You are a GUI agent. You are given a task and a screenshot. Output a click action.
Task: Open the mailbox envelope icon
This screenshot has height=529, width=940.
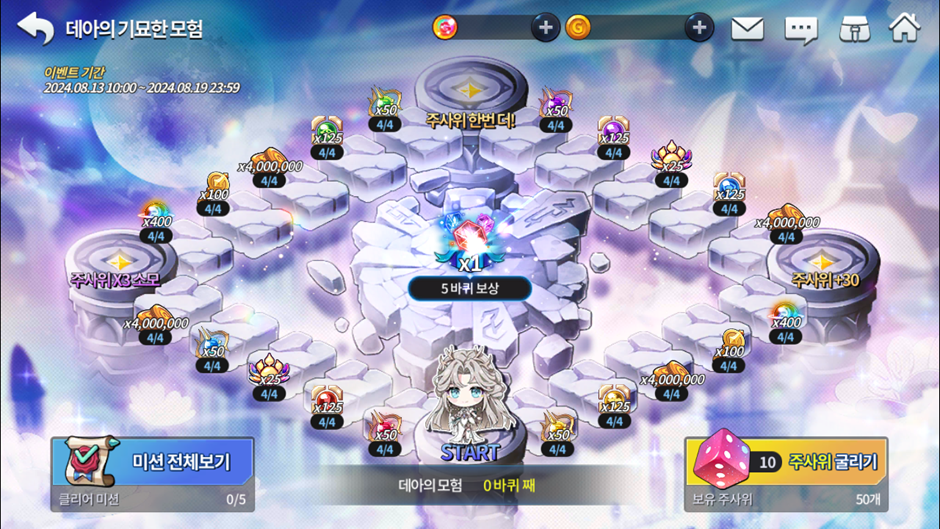click(x=747, y=29)
